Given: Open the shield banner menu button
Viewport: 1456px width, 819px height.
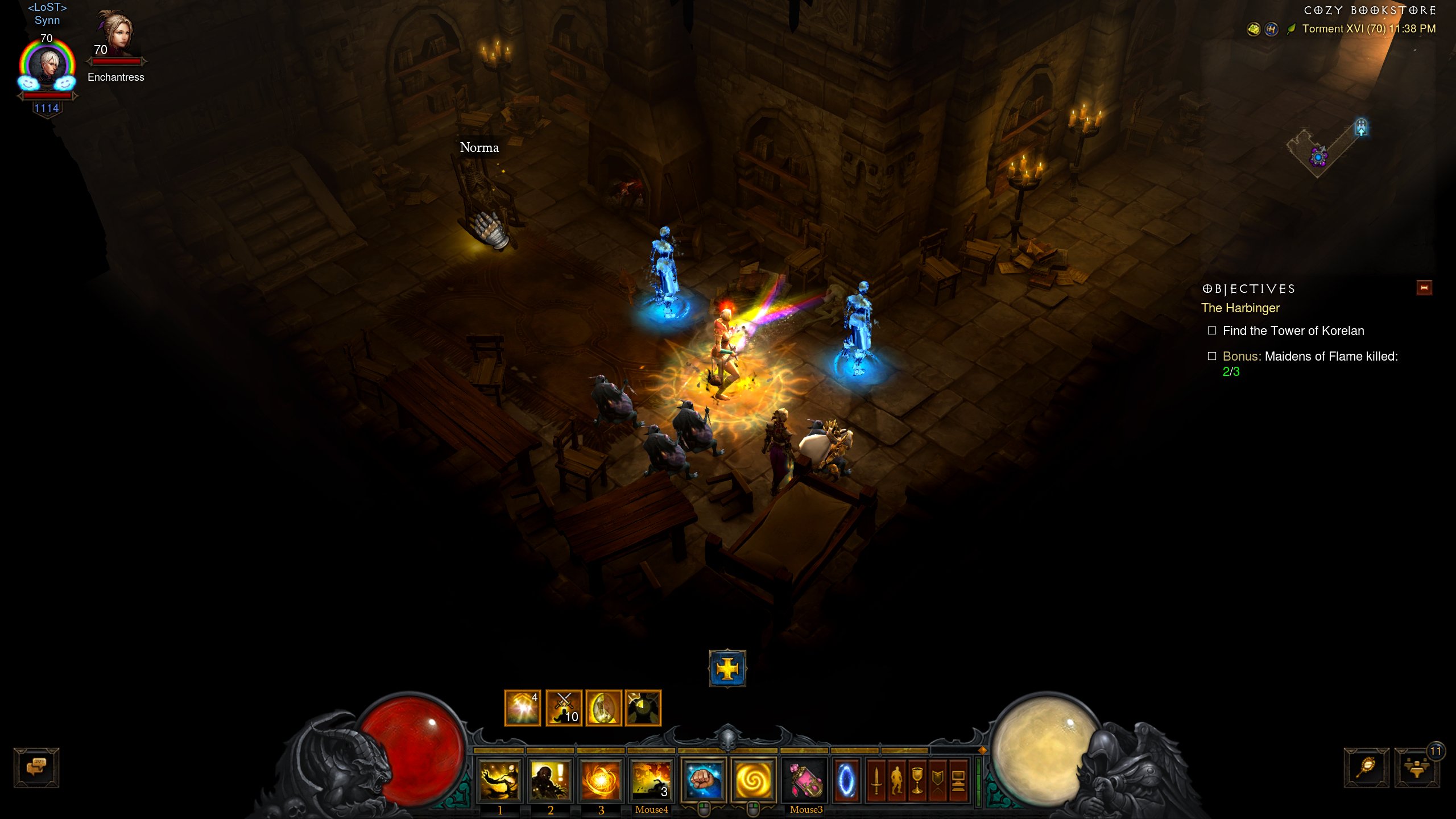Looking at the screenshot, I should [x=938, y=780].
